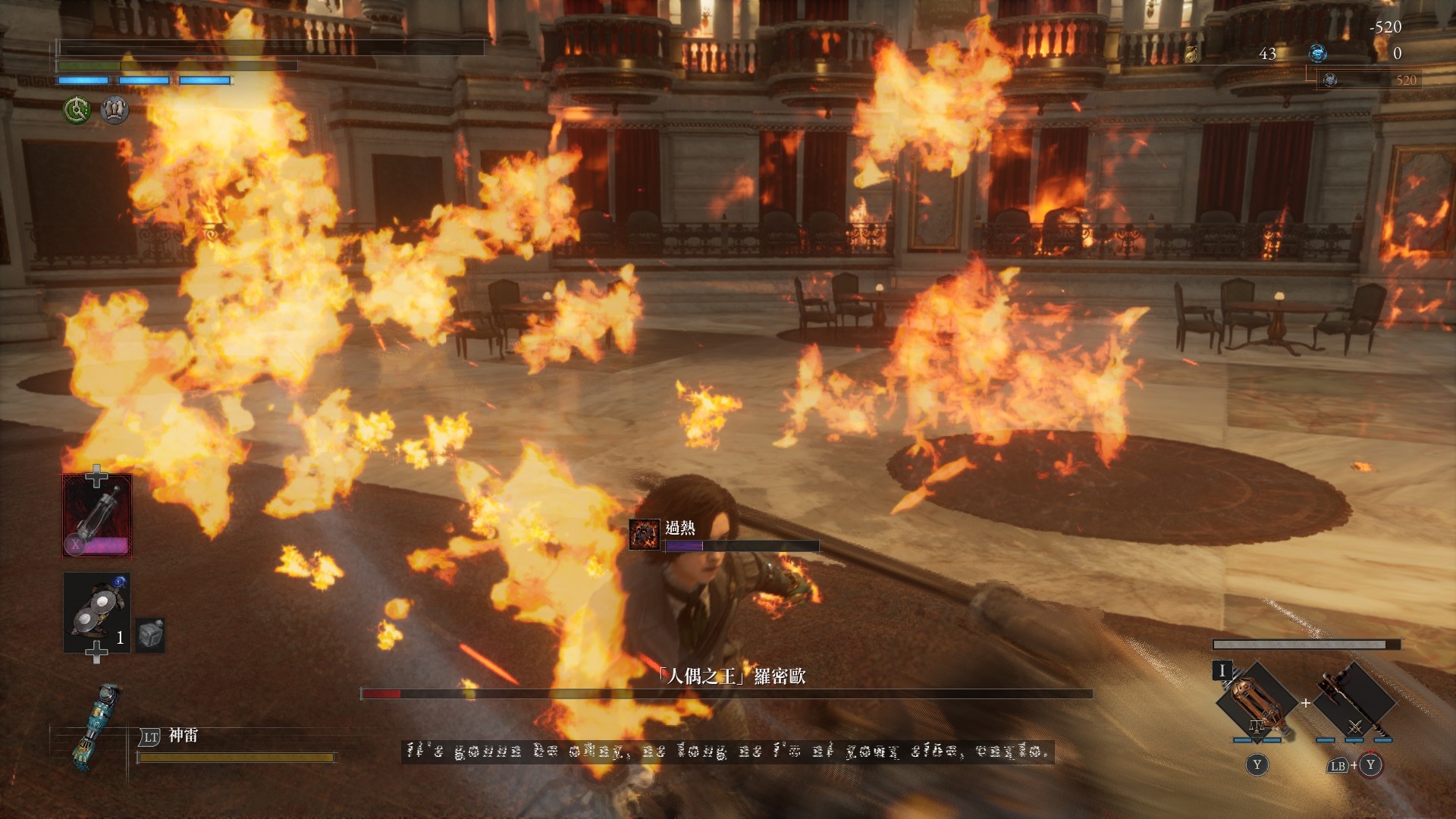Image resolution: width=1456 pixels, height=819 pixels.
Task: Click the blue Ergo currency icon
Action: click(x=1318, y=53)
